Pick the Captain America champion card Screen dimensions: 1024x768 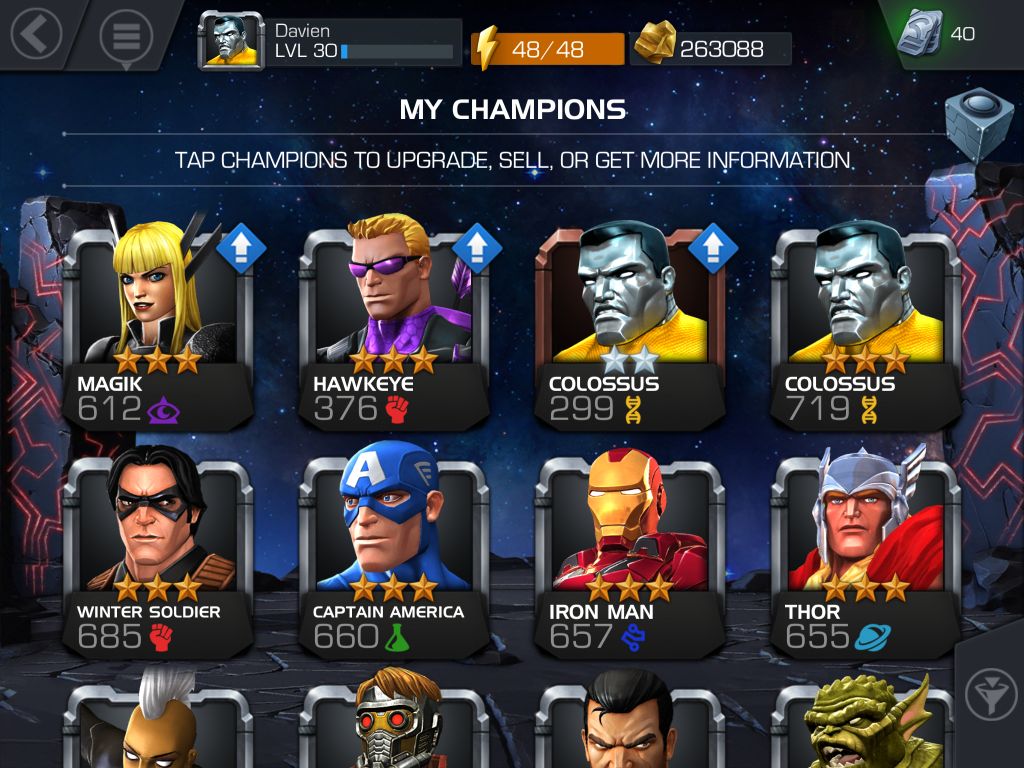click(393, 550)
